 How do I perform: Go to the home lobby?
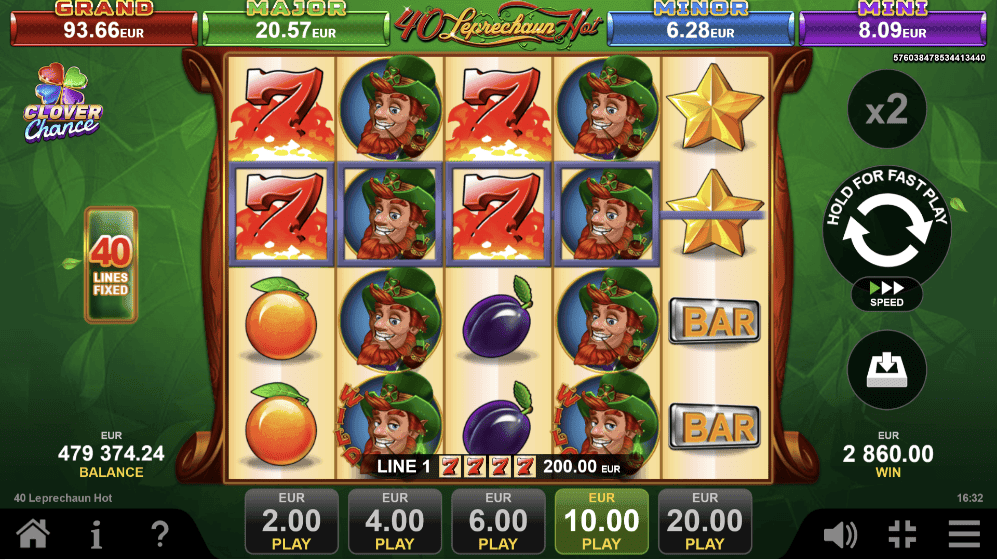point(32,534)
